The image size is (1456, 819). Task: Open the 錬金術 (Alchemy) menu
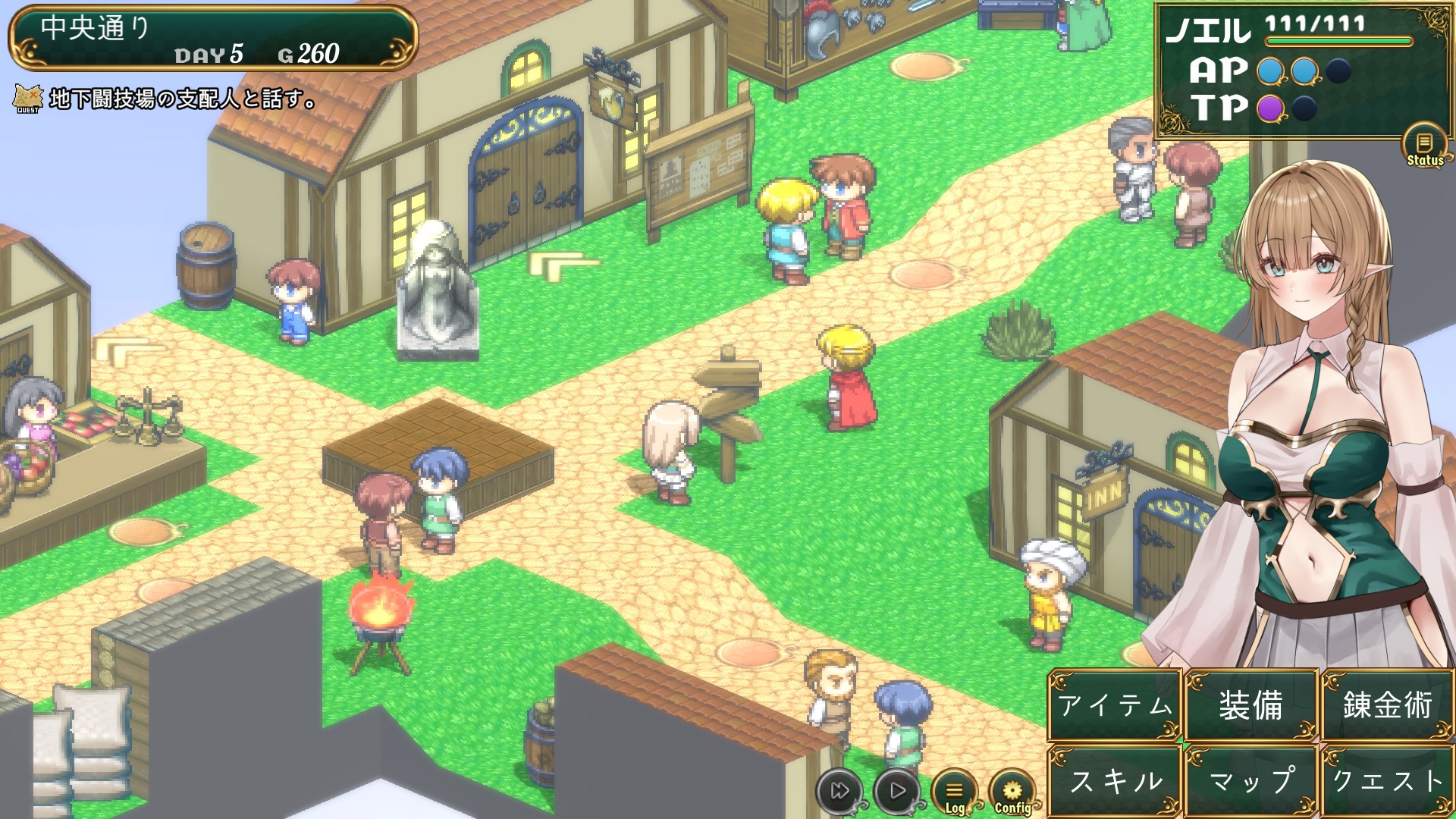(1387, 705)
